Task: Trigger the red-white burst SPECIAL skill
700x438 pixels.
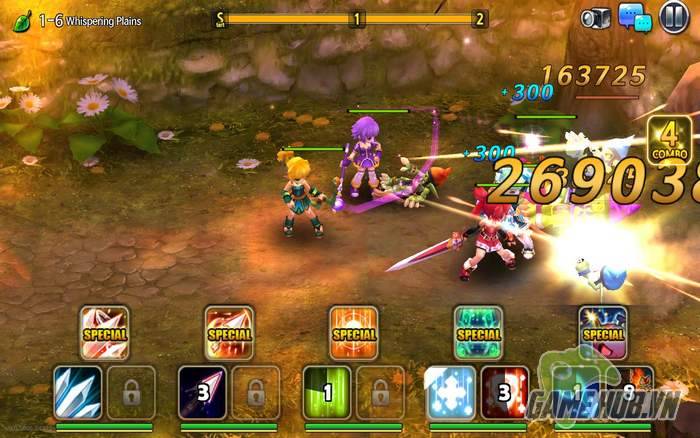Action: point(104,332)
